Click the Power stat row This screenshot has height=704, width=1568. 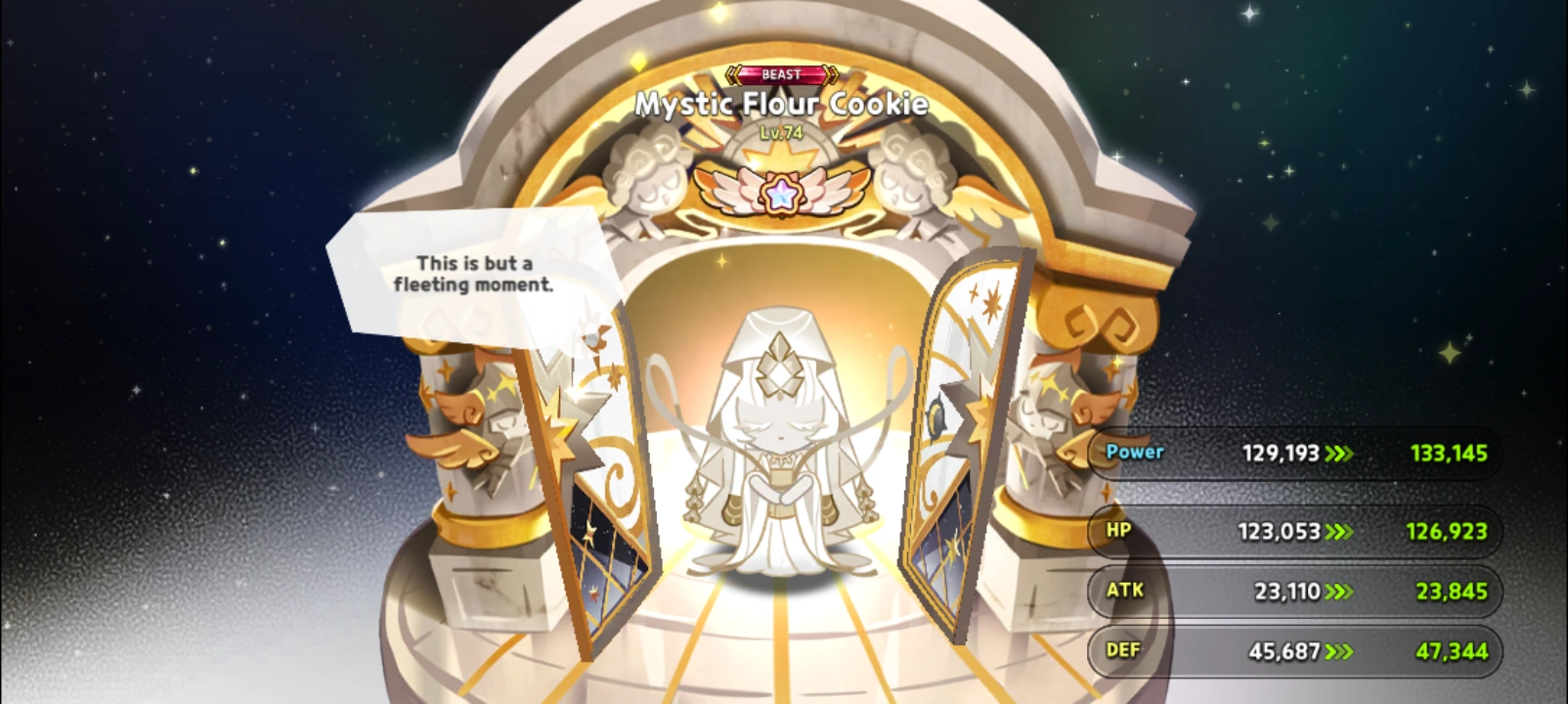tap(1290, 453)
